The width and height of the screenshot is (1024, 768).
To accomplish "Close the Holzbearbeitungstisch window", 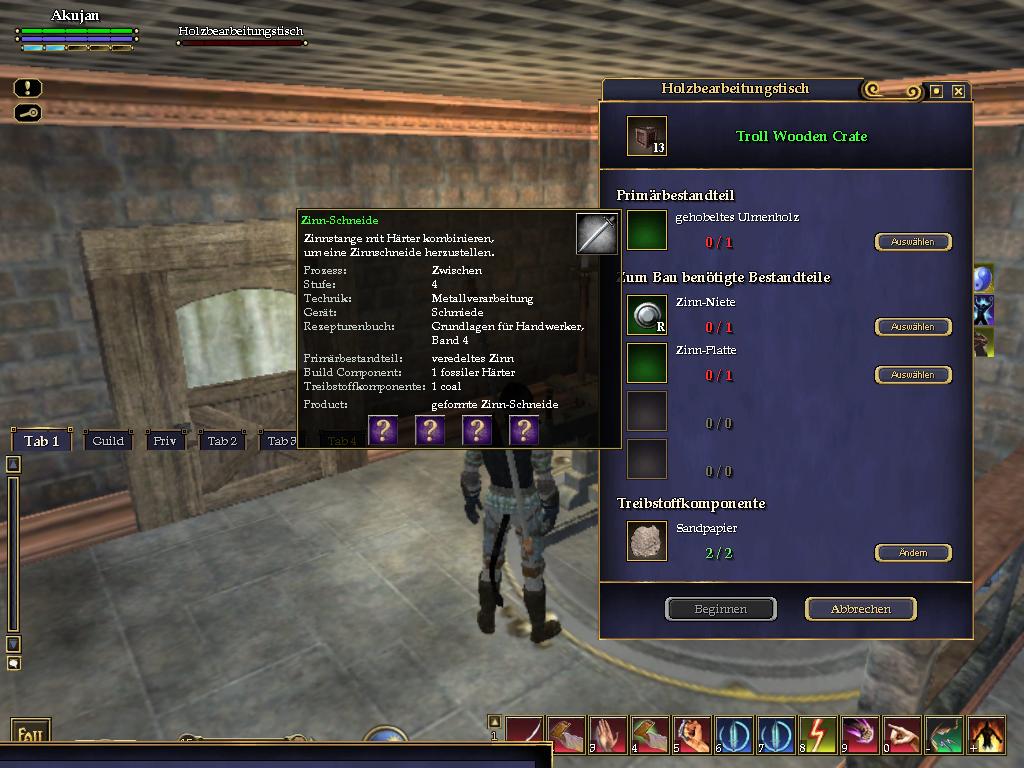I will point(958,91).
